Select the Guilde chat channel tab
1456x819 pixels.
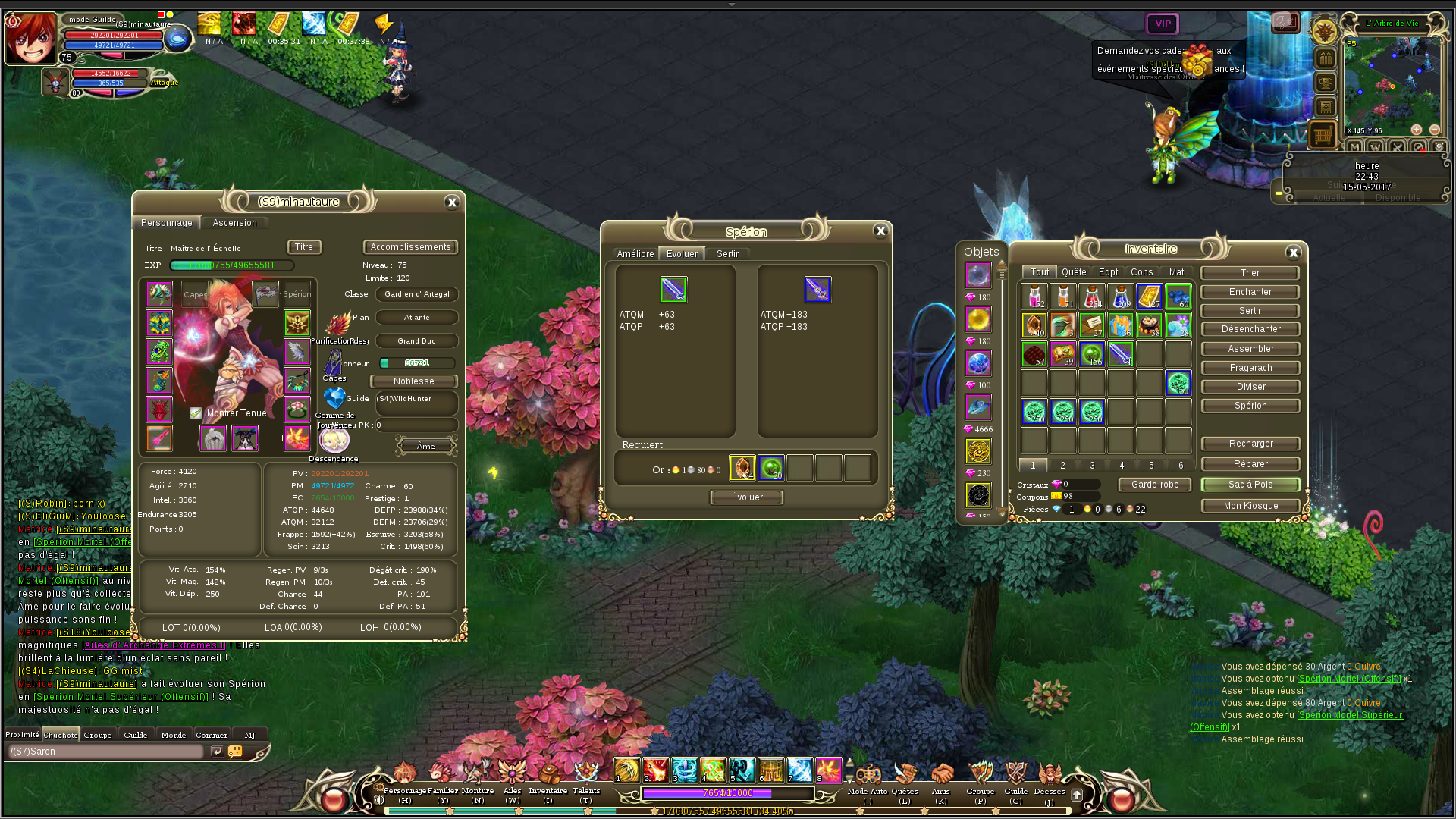click(136, 735)
